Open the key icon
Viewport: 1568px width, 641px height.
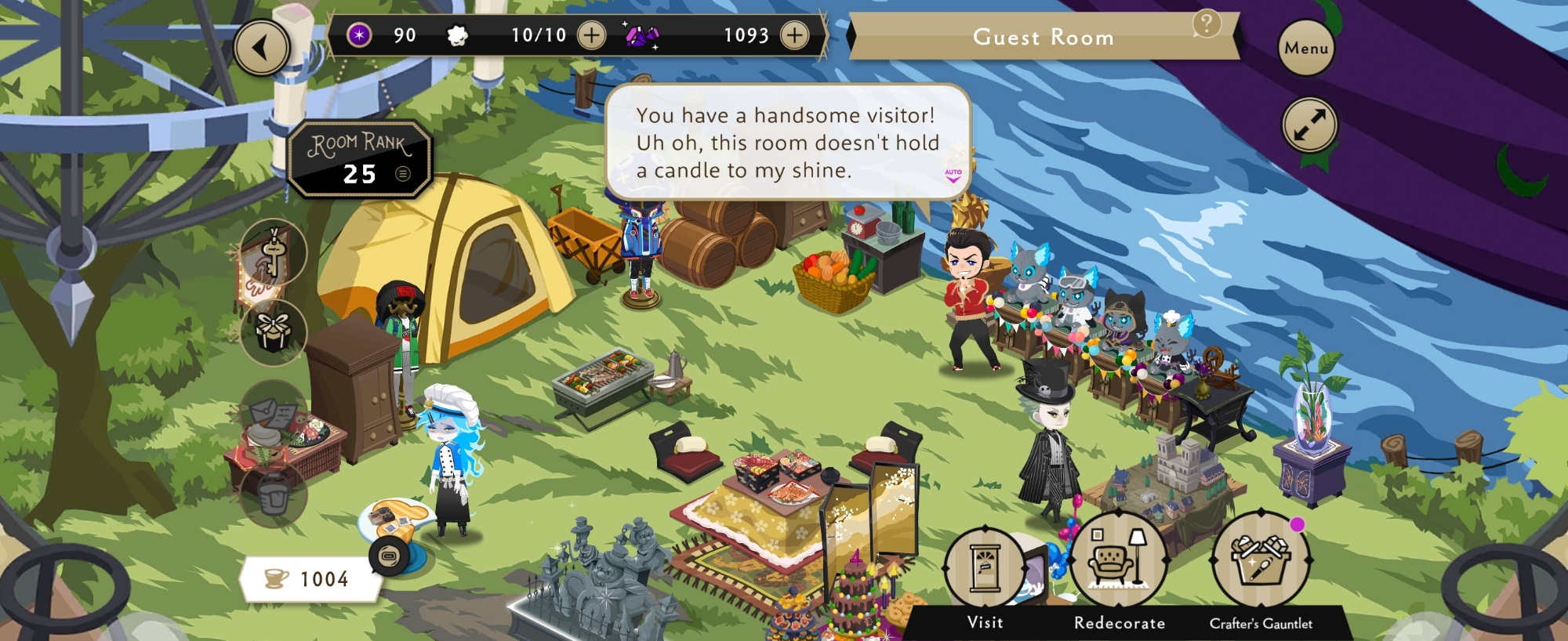pyautogui.click(x=273, y=252)
